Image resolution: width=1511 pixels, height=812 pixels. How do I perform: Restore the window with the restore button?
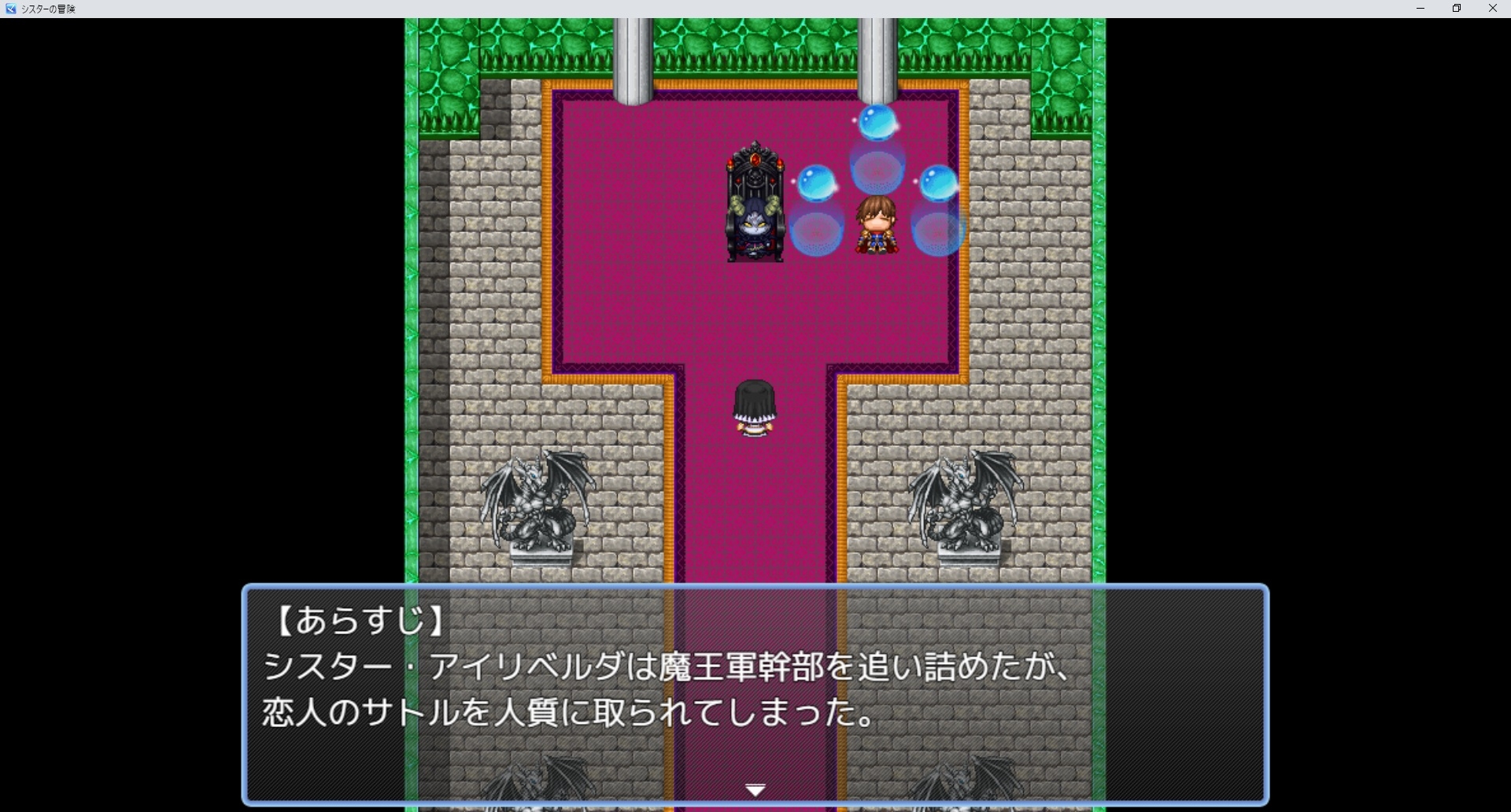[1457, 9]
